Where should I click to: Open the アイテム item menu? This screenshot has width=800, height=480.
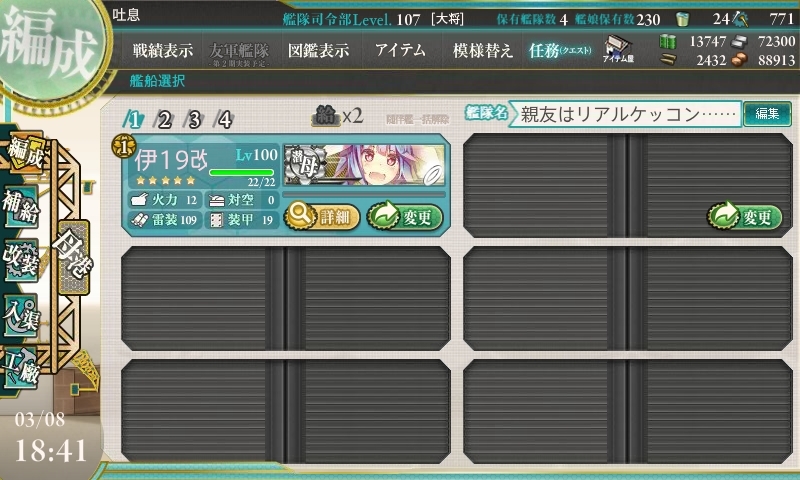[x=400, y=50]
